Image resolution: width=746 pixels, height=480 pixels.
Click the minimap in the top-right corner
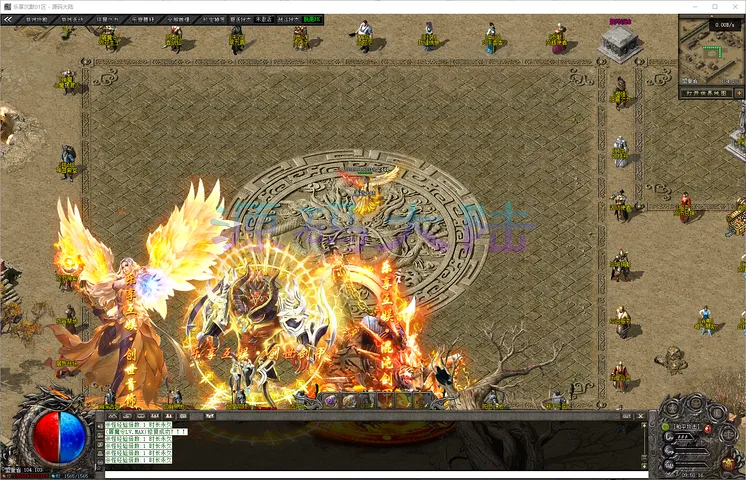pos(711,51)
